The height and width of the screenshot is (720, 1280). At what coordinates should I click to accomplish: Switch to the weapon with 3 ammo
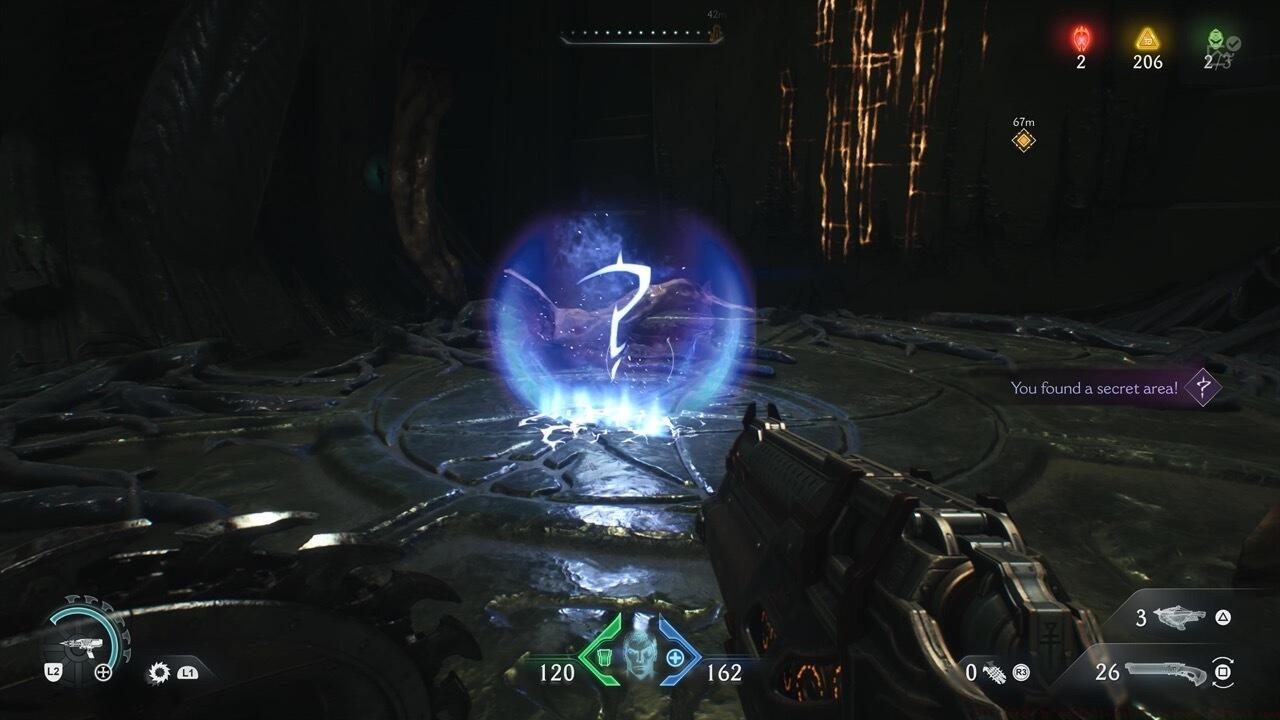(1180, 618)
